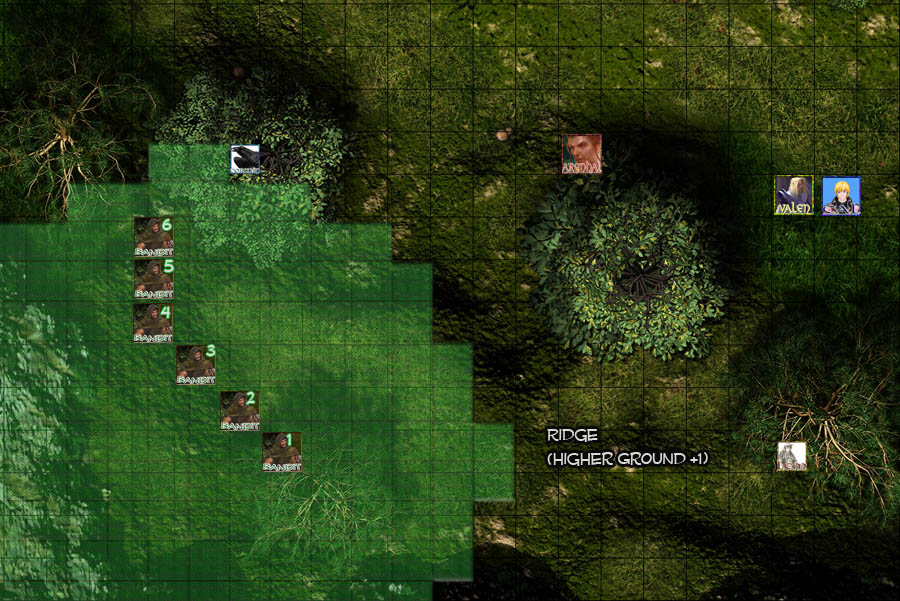
Task: Pick the pale grey token by the ridge
Action: [x=792, y=456]
